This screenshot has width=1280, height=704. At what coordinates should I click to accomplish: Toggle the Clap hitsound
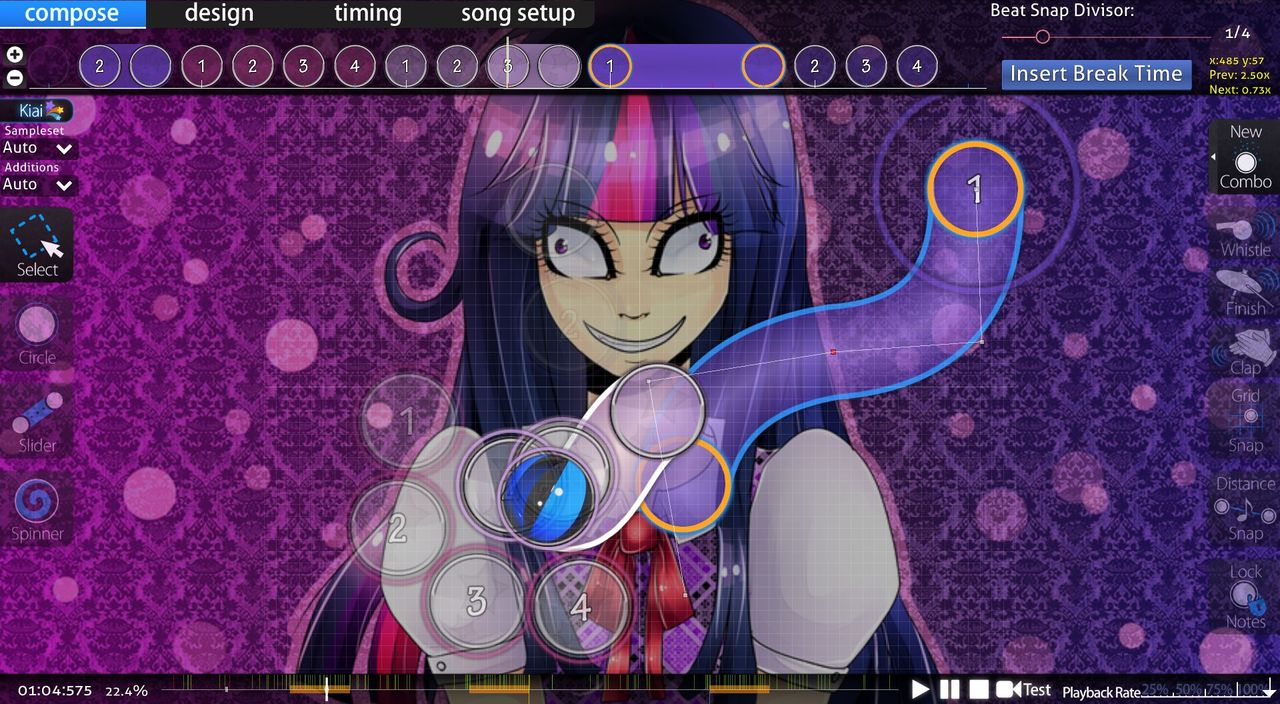tap(1245, 352)
